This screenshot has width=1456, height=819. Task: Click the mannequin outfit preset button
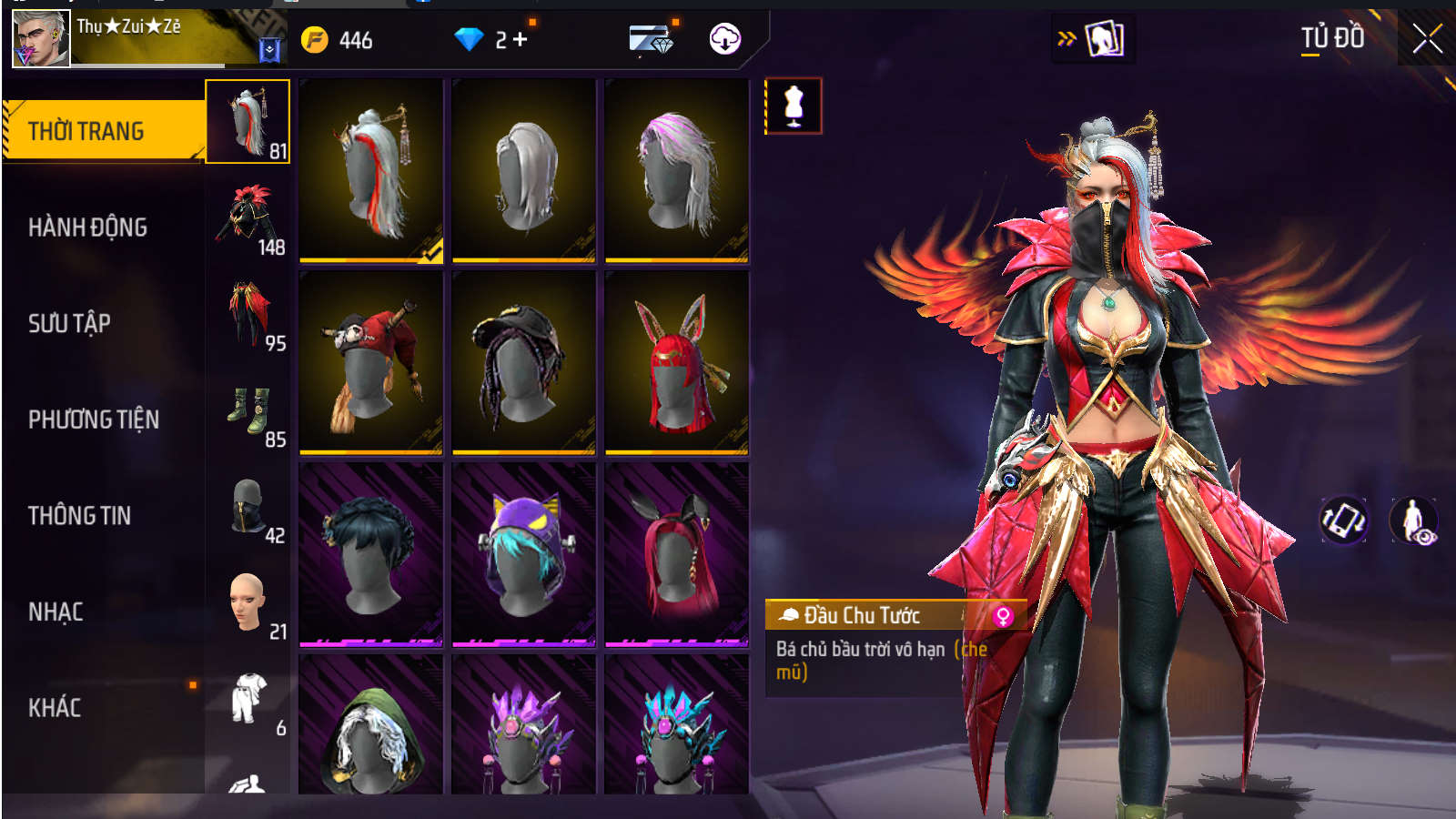pos(794,106)
